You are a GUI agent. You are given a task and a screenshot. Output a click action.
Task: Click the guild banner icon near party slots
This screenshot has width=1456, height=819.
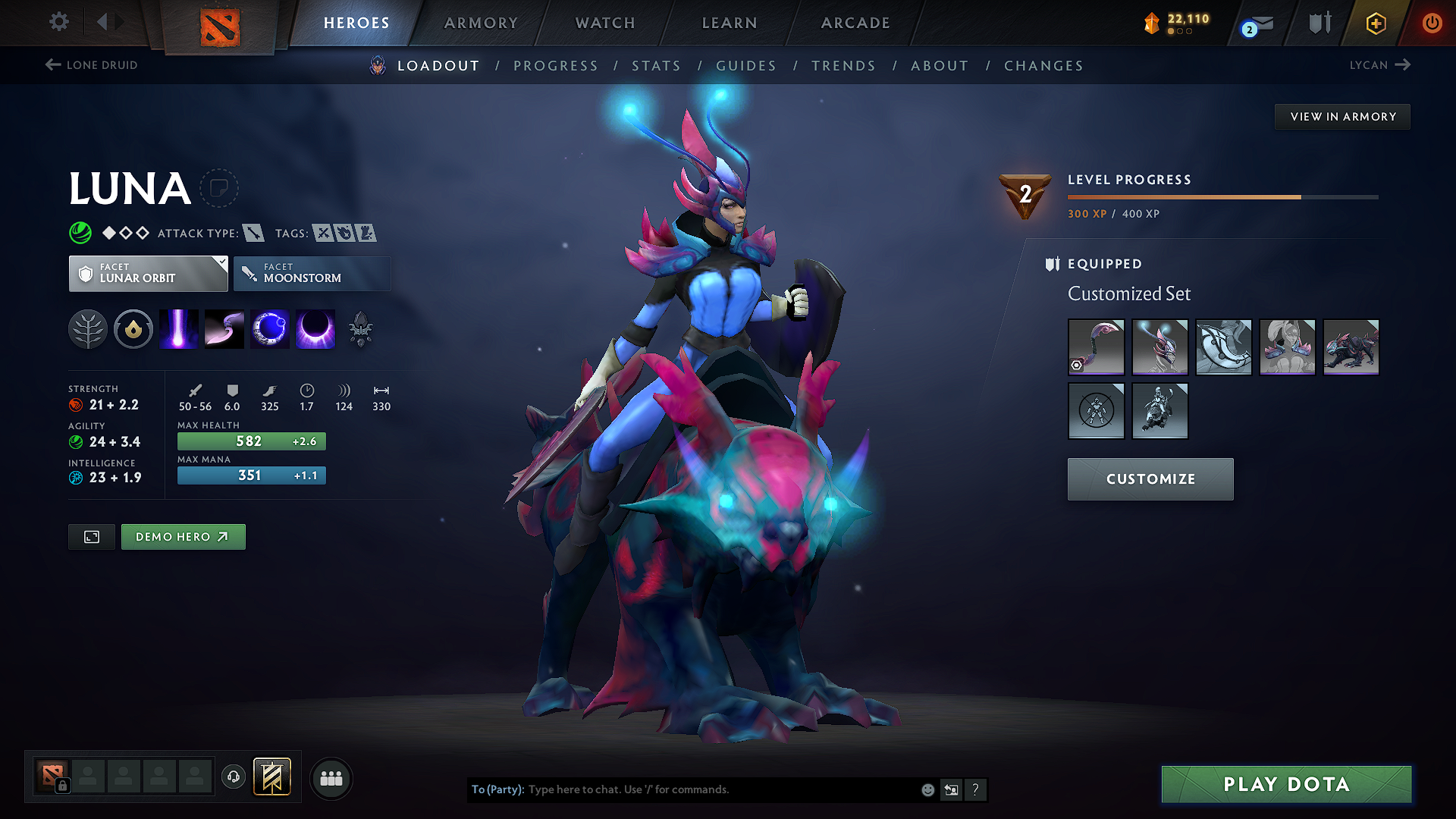click(273, 777)
